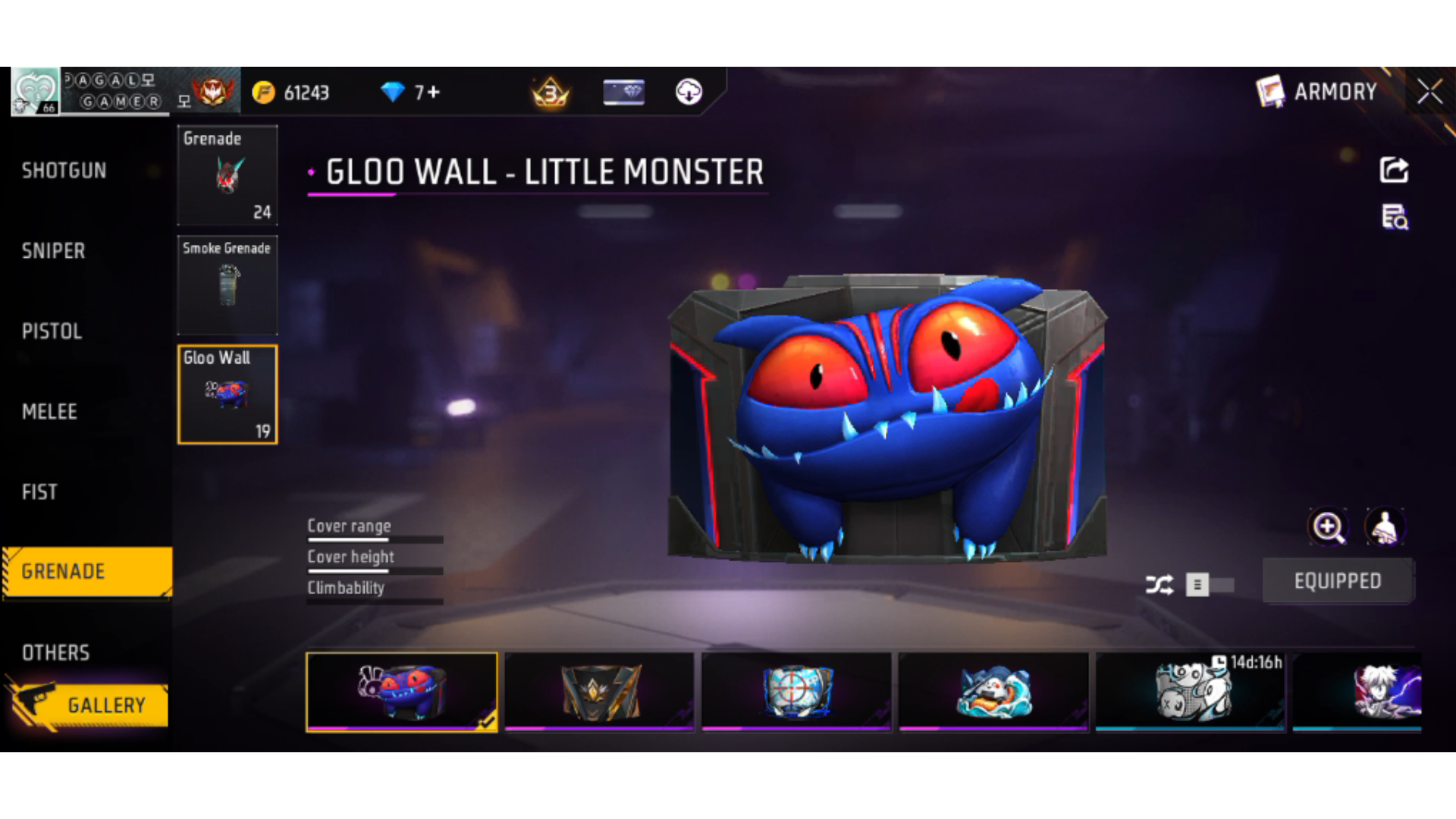Zoom in with the magnifier button
This screenshot has width=1456, height=819.
coord(1328,527)
